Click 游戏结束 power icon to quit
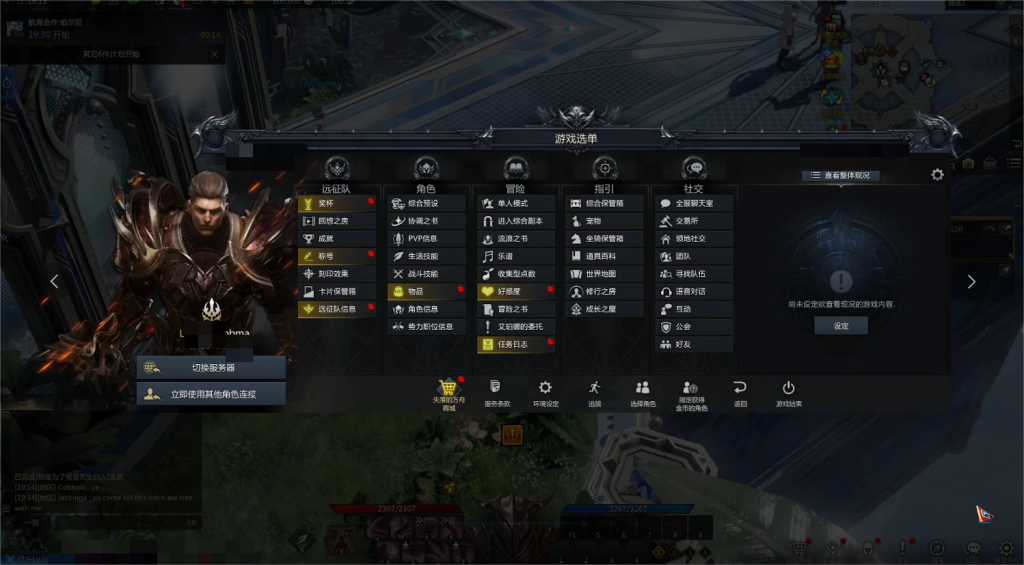Screen dimensions: 1024x565 point(788,391)
